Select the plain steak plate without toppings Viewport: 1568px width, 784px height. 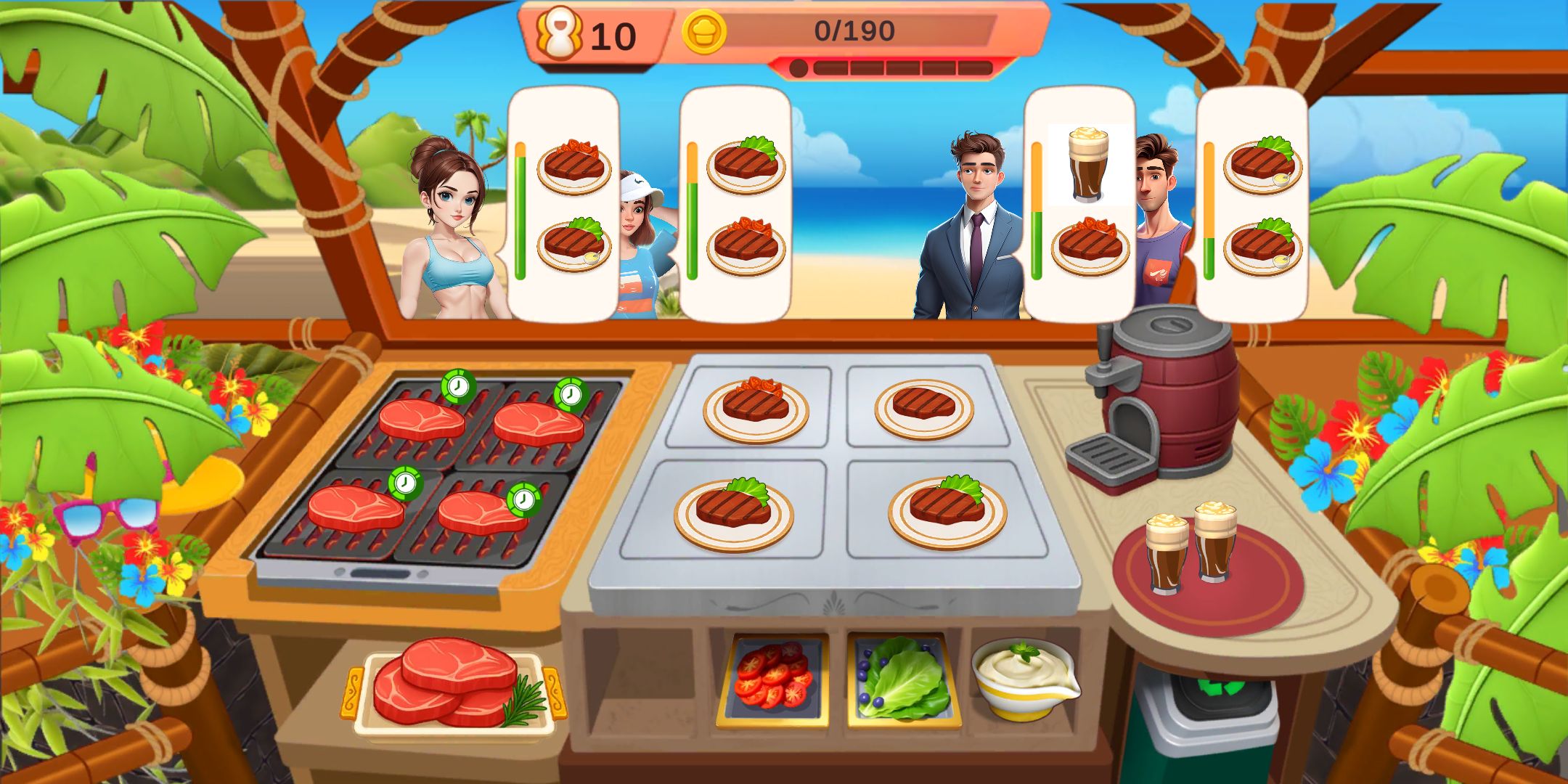pyautogui.click(x=923, y=408)
